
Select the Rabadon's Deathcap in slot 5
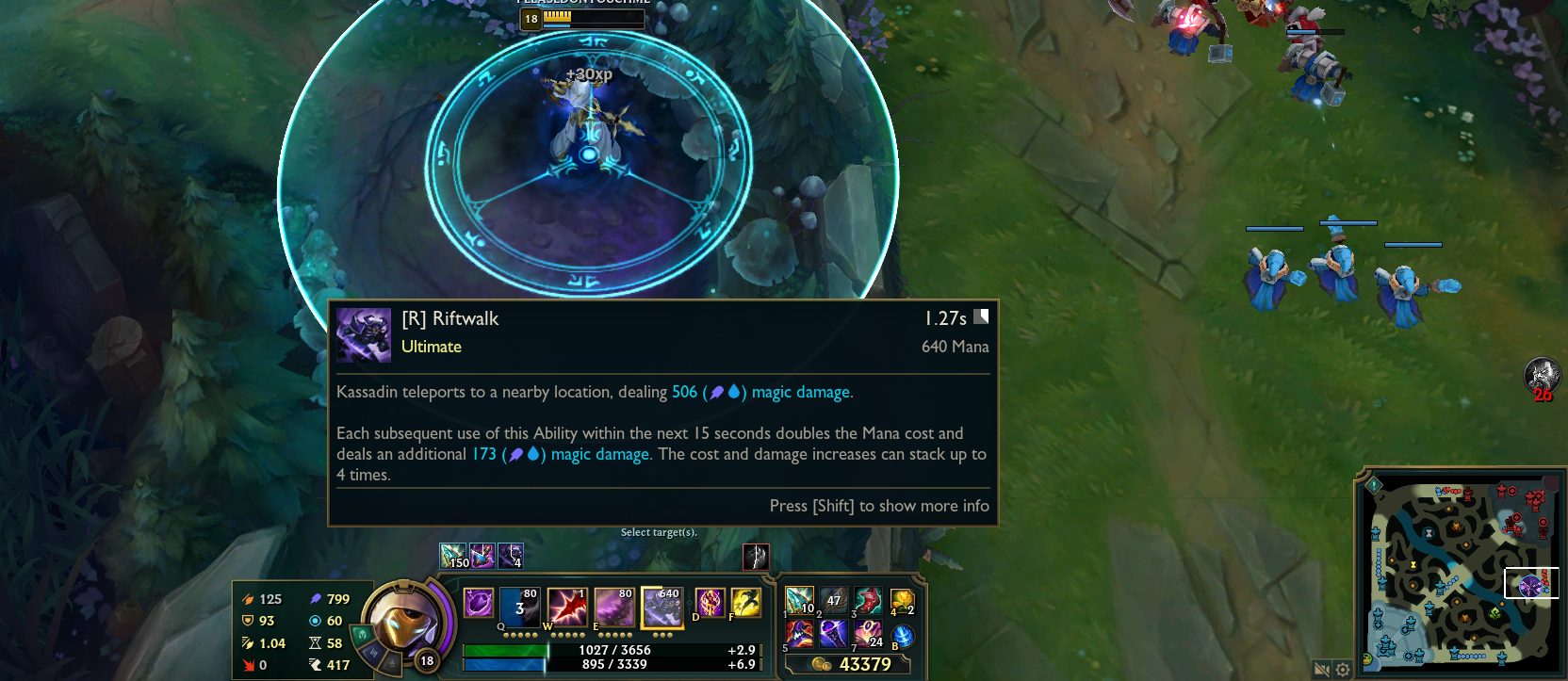pyautogui.click(x=799, y=634)
